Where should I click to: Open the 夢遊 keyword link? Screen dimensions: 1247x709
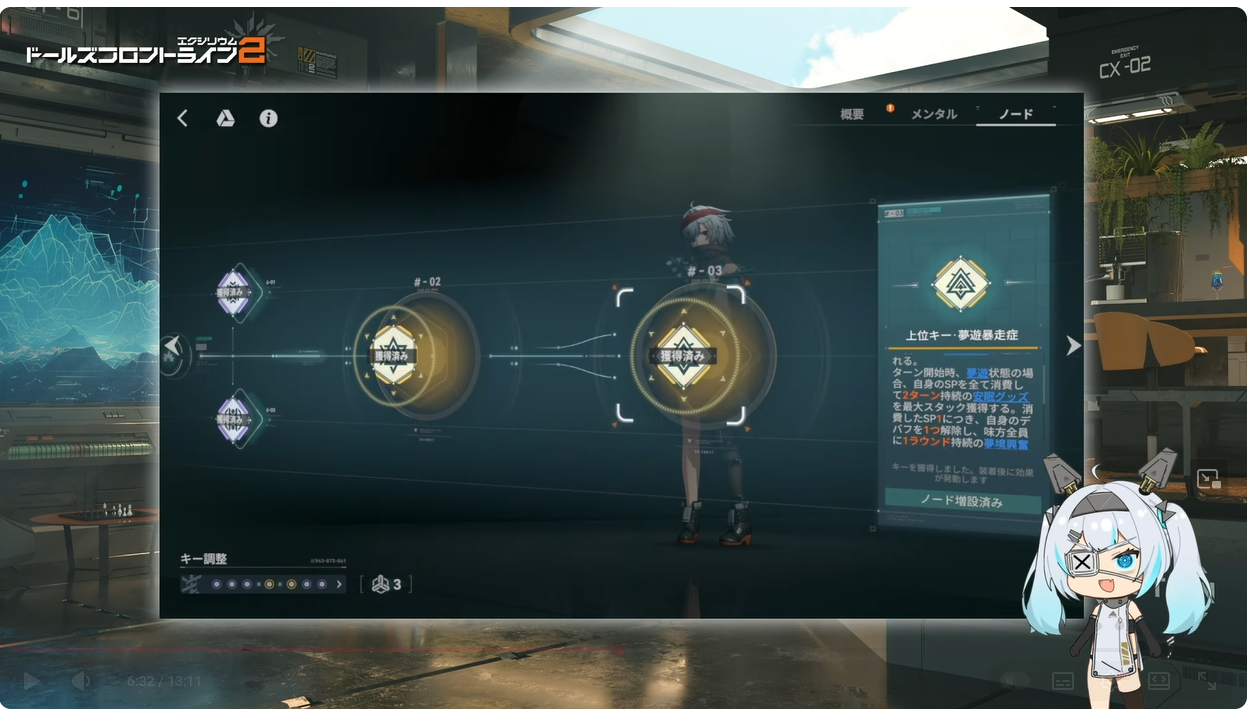[976, 371]
